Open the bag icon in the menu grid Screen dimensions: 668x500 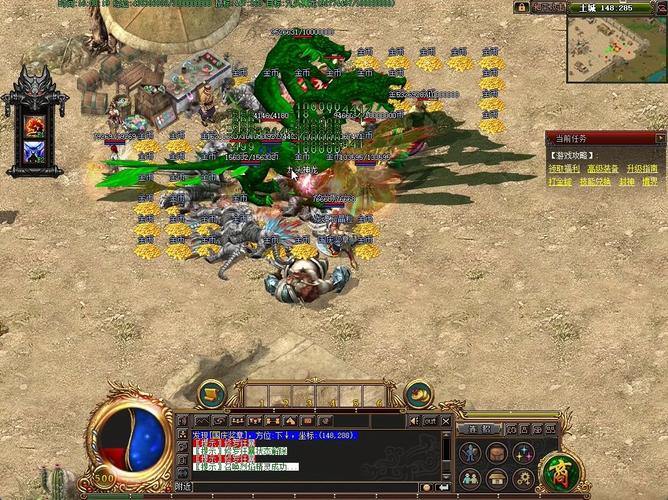(x=497, y=453)
